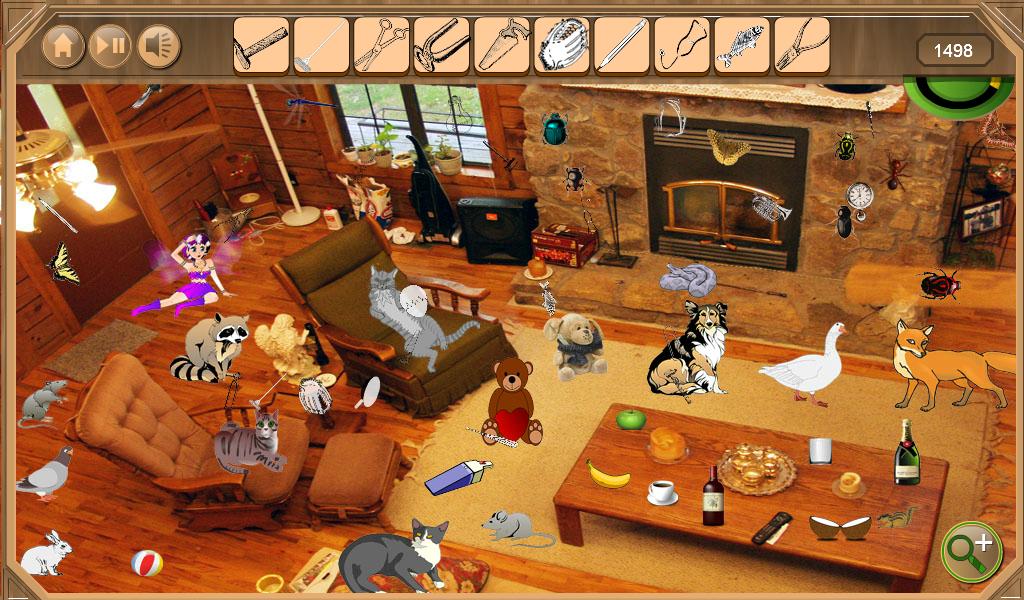Select the needle-nose pliers slot
1024x600 pixels.
(x=801, y=46)
